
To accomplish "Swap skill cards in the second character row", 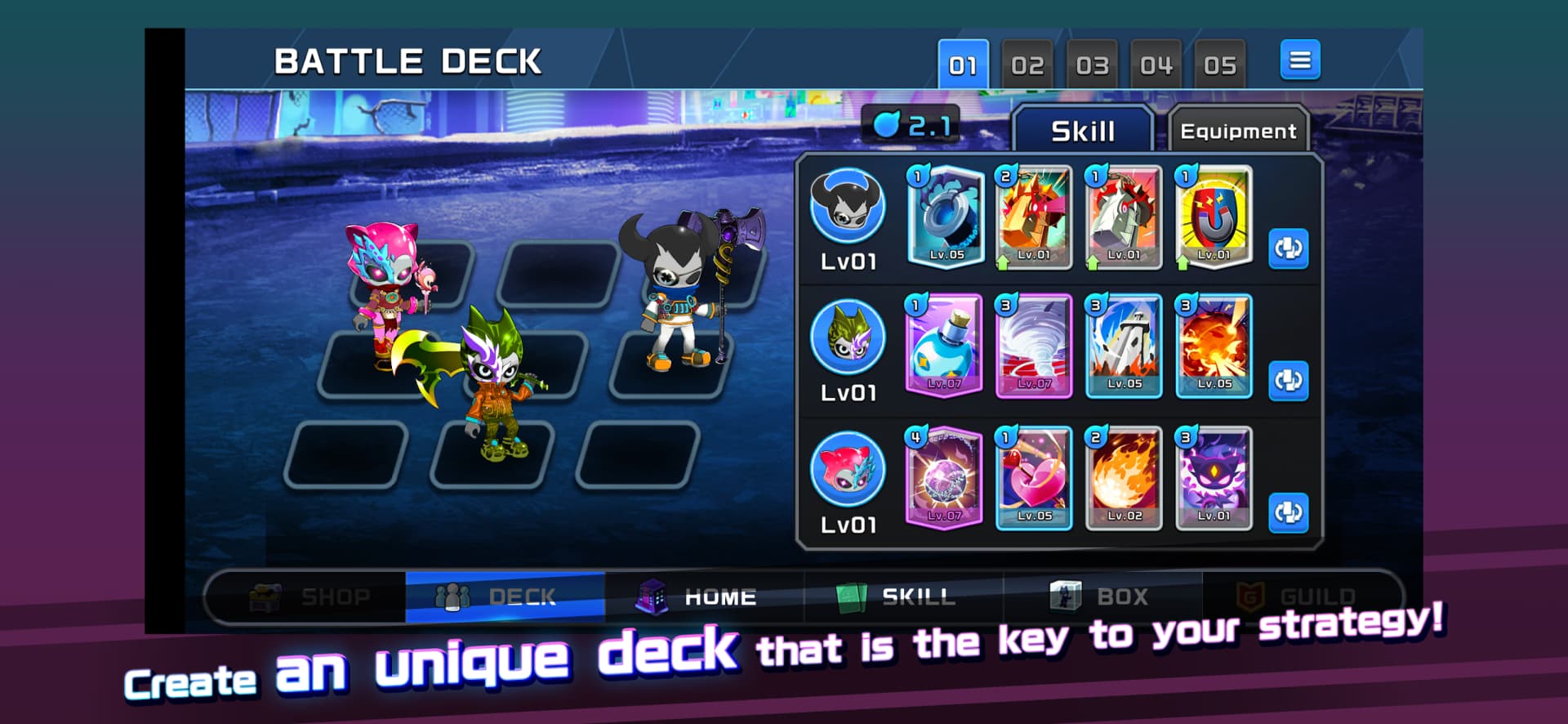I will [x=1289, y=381].
